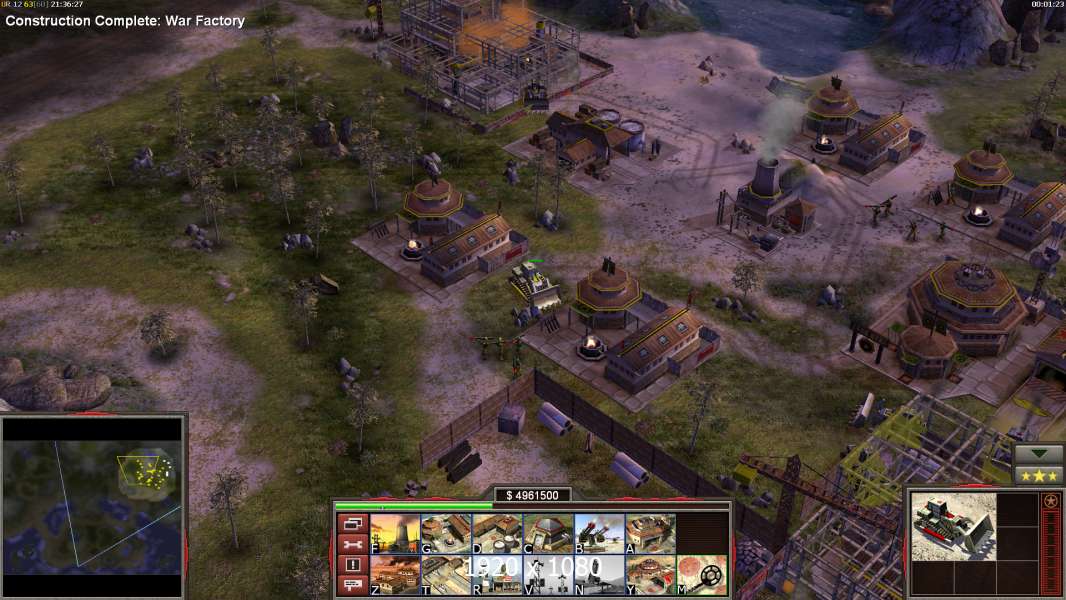1066x600 pixels.
Task: Select the Bunker build icon labeled C
Action: coord(548,534)
